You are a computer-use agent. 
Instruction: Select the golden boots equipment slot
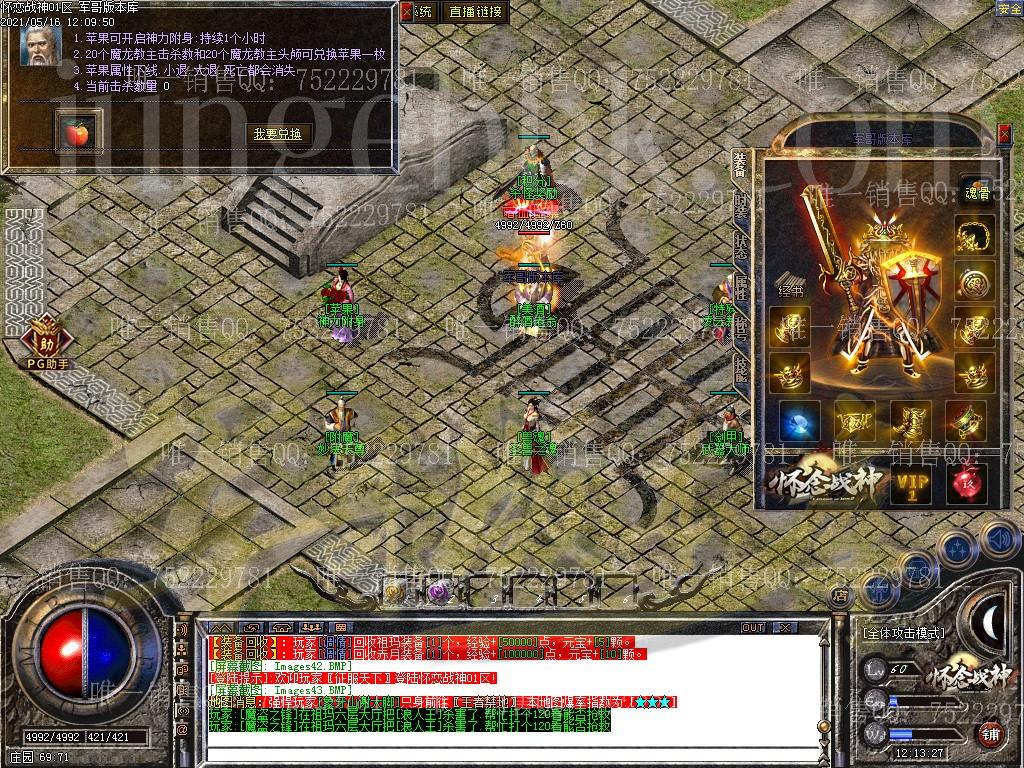(x=911, y=421)
